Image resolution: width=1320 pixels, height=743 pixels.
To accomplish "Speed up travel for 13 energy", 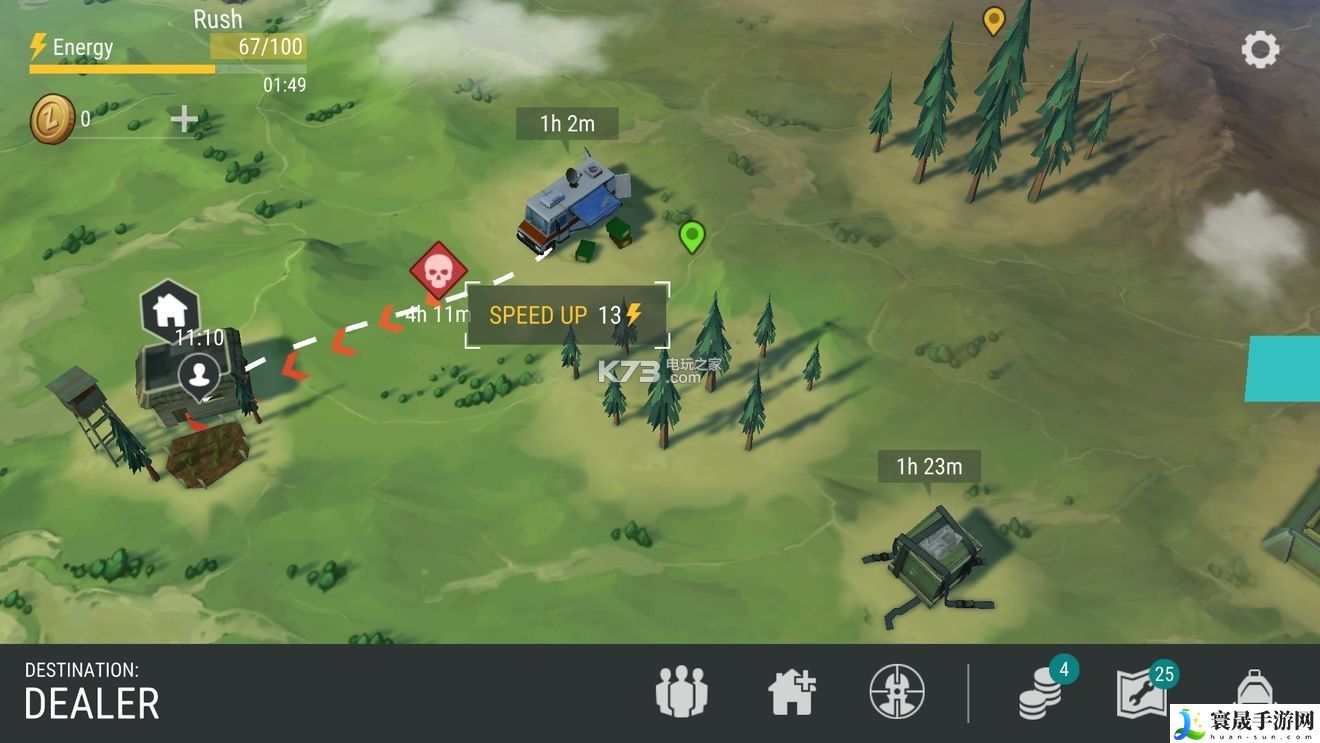I will pos(566,315).
